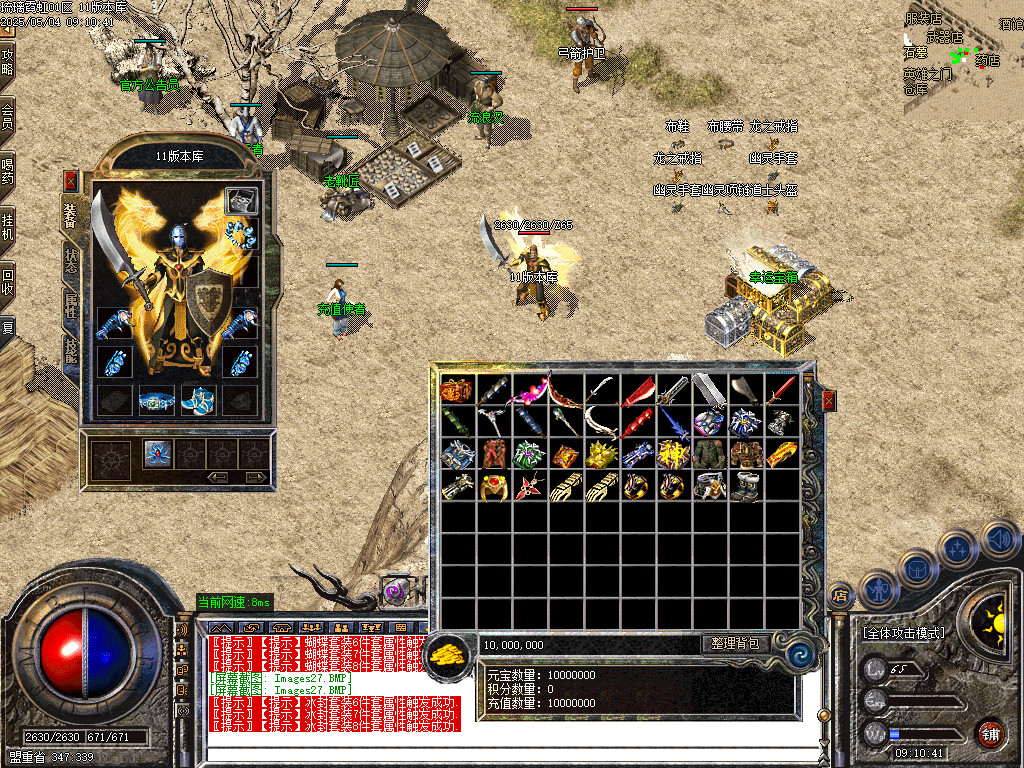Open the character figure round button

click(877, 590)
